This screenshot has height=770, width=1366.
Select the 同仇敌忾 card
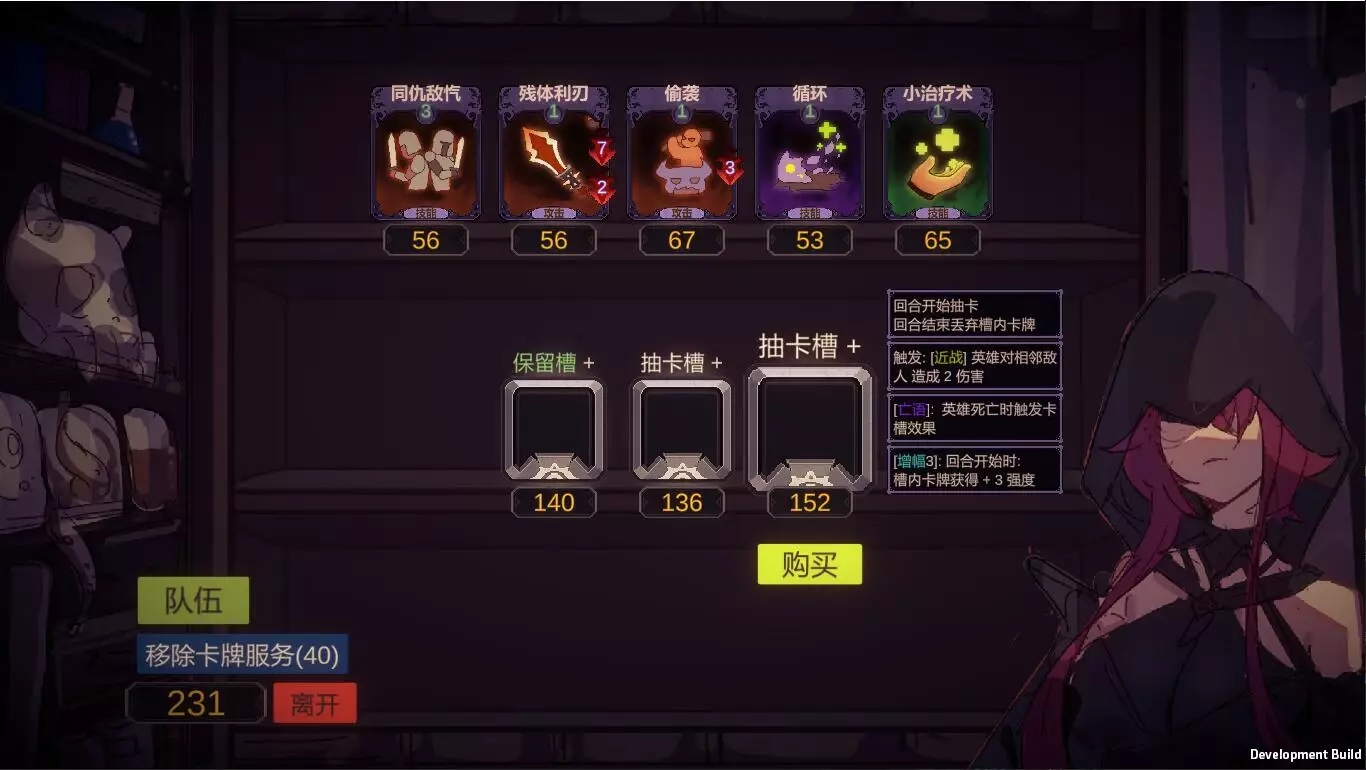pos(427,150)
